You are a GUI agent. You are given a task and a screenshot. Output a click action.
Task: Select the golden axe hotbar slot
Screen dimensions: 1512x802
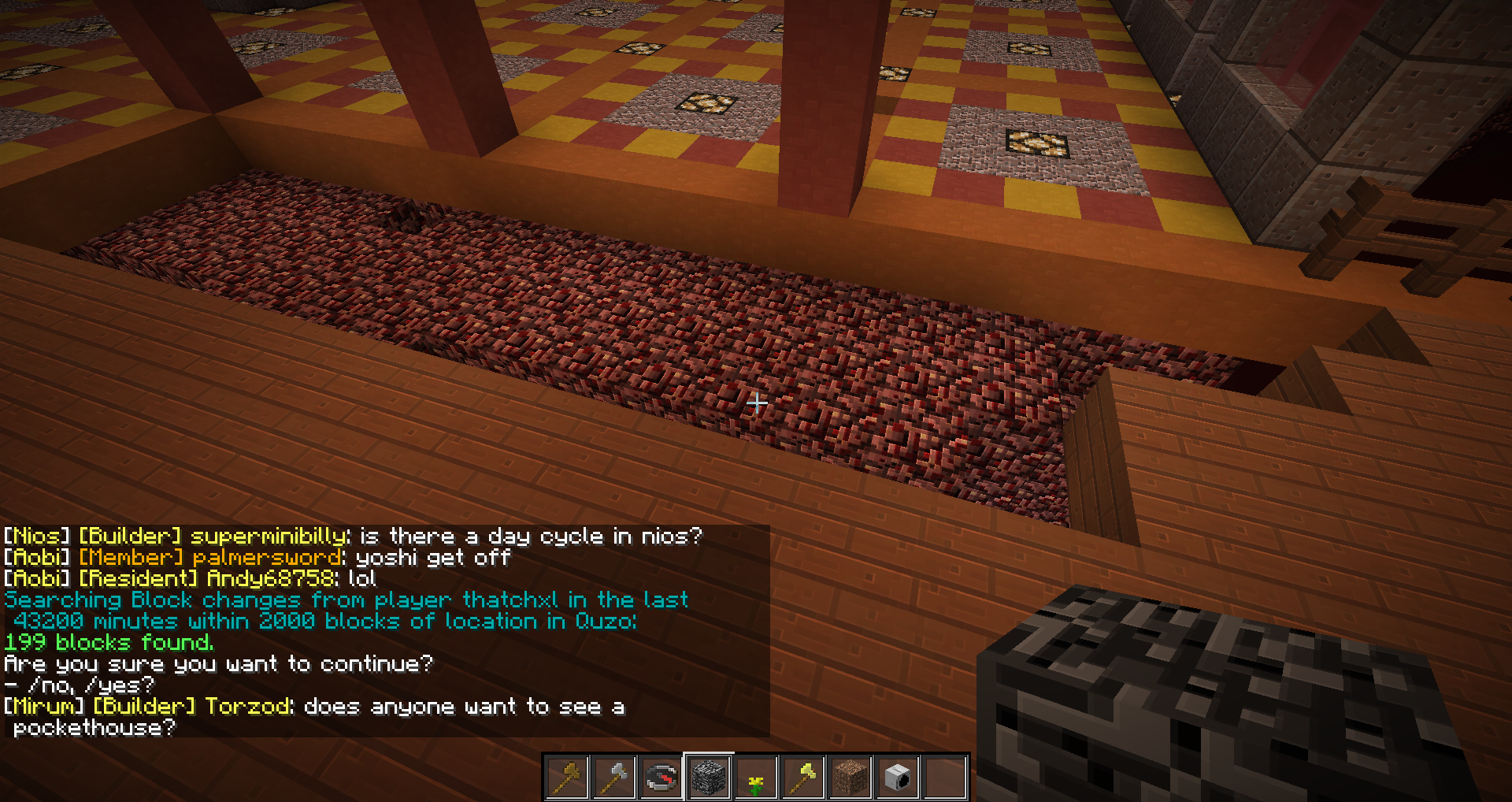803,778
